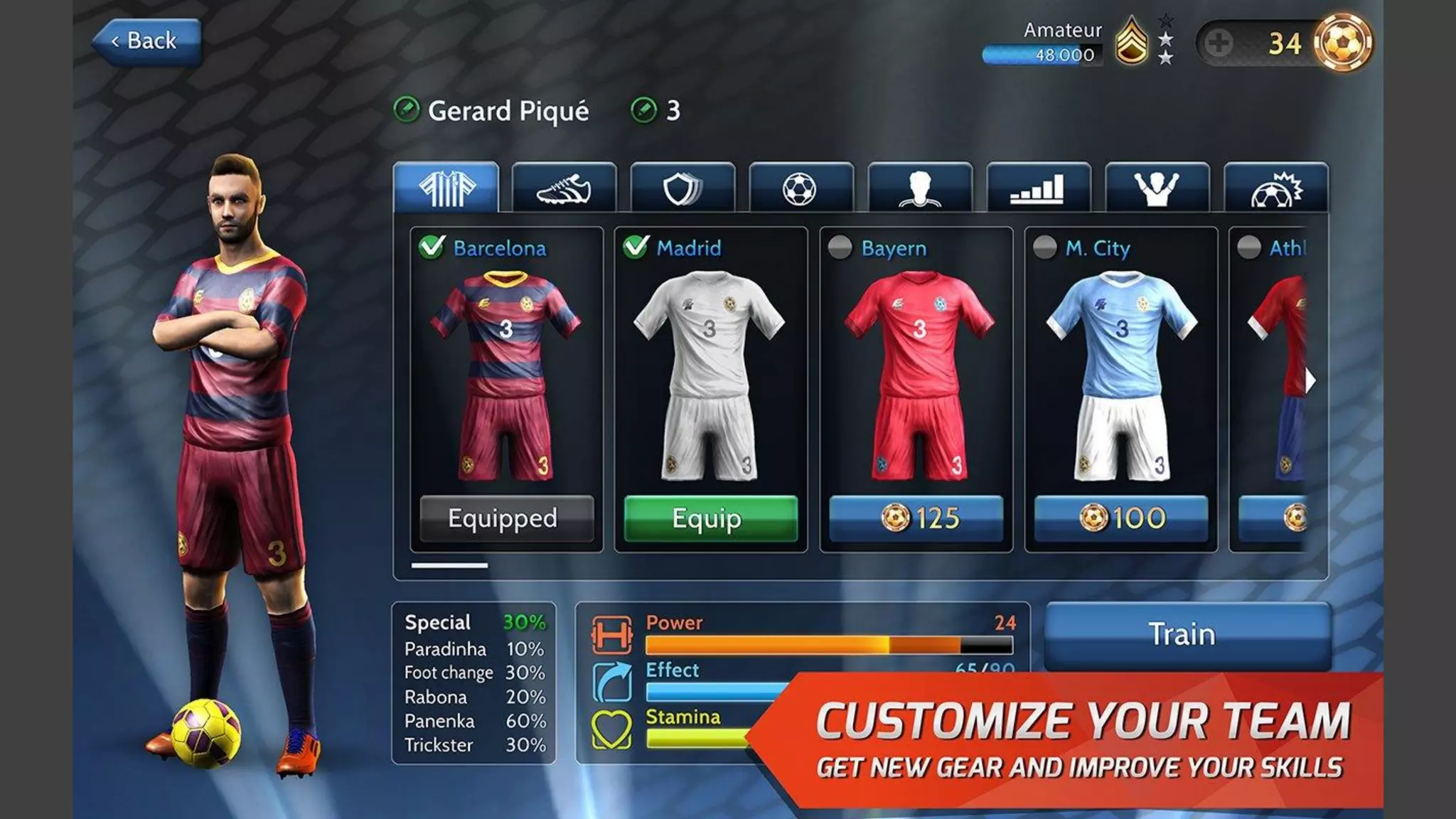The height and width of the screenshot is (819, 1456).
Task: Choose the celebration pose tab
Action: (x=1157, y=188)
